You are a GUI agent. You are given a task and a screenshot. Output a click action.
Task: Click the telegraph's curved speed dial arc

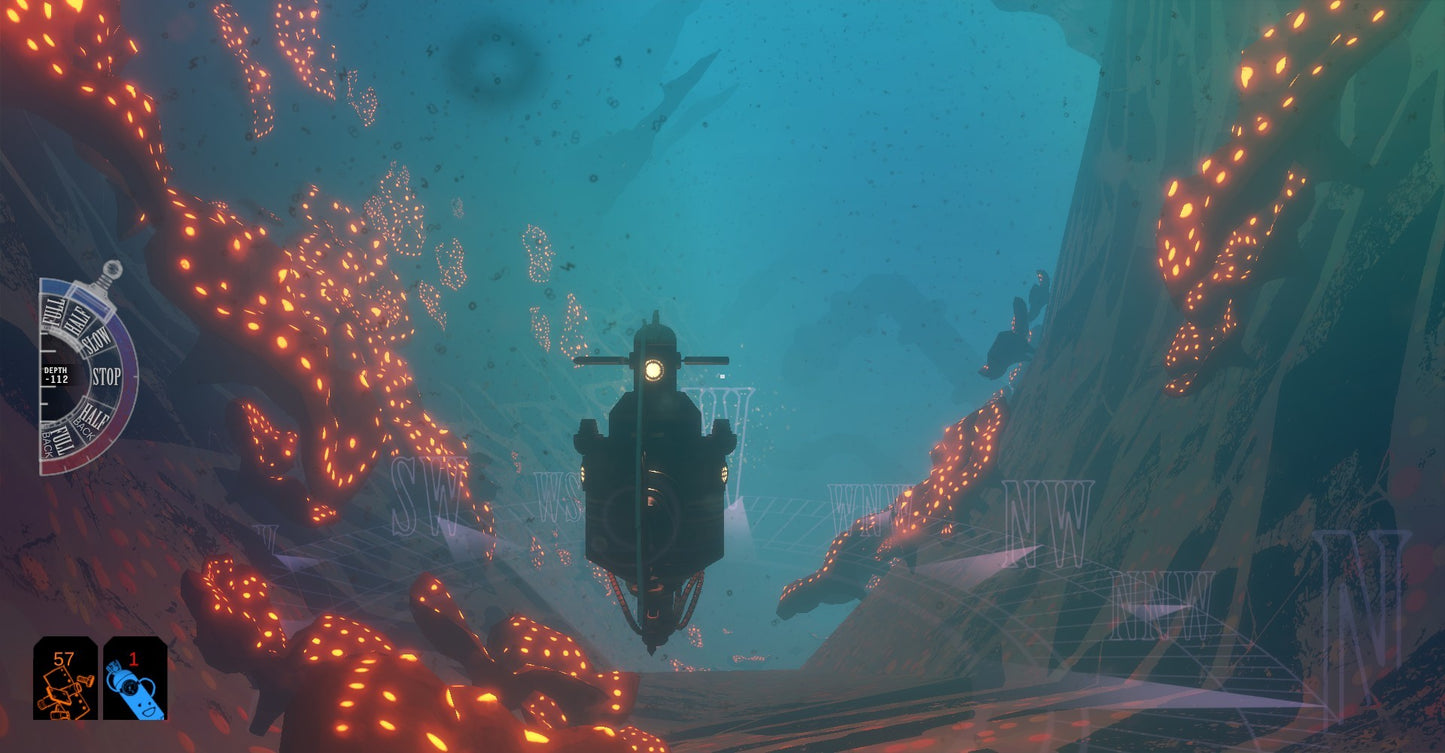click(x=126, y=376)
